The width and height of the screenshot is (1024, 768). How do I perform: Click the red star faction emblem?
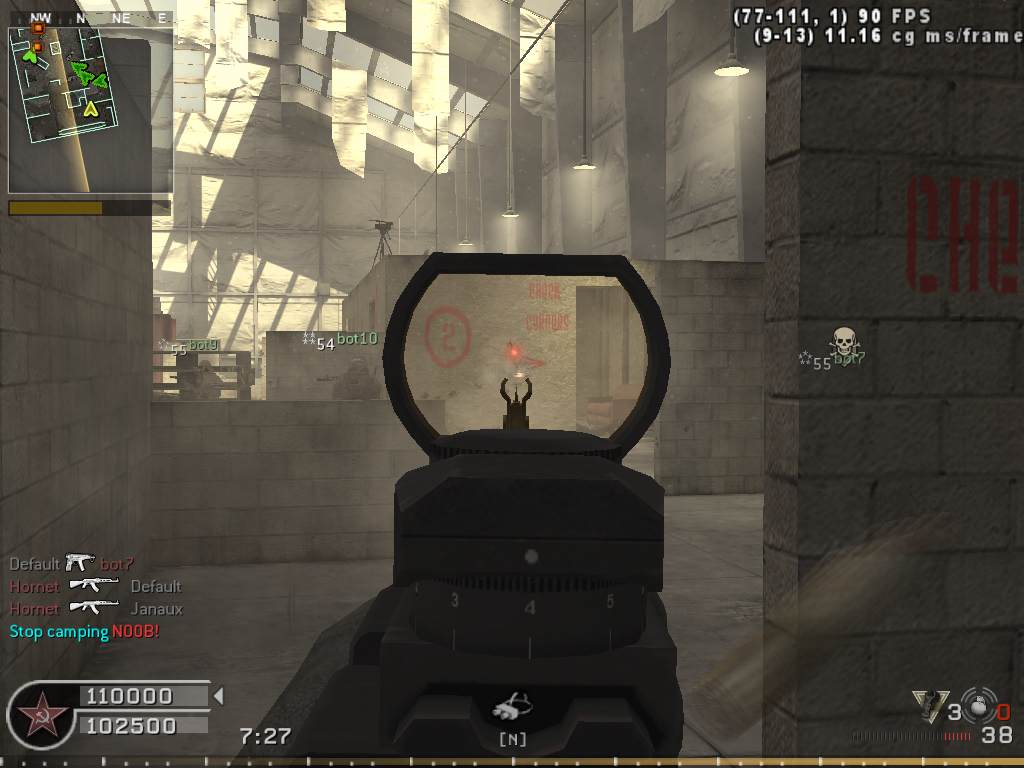[42, 716]
